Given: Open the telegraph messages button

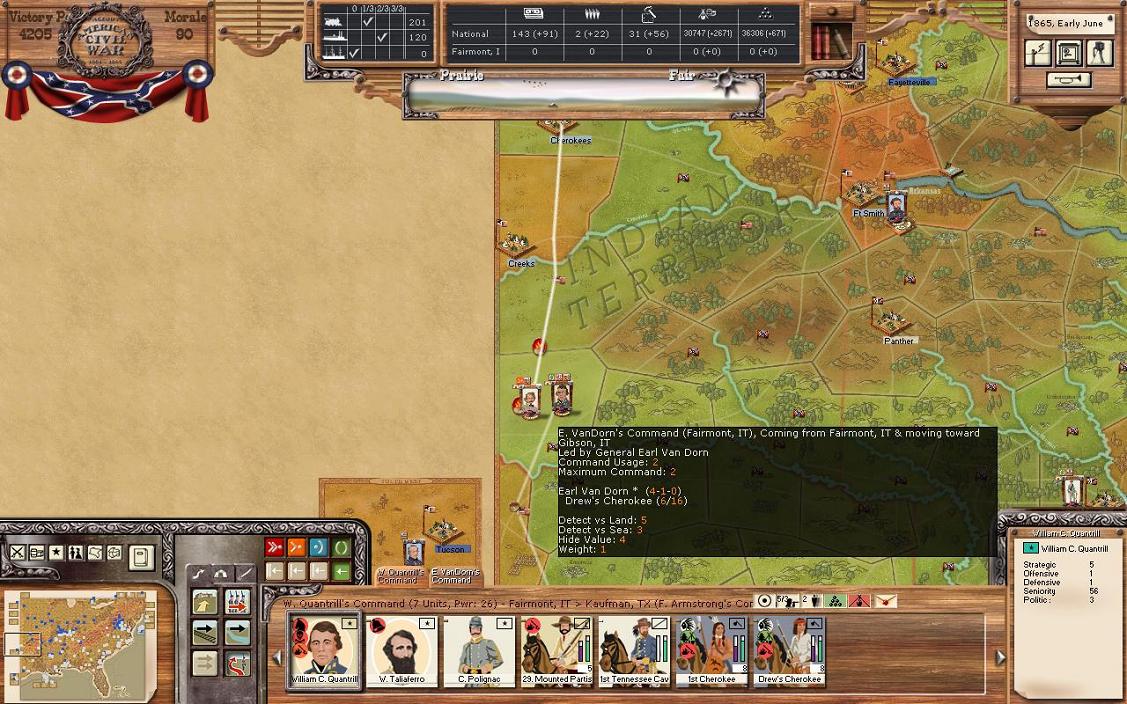Looking at the screenshot, I should pos(1038,54).
